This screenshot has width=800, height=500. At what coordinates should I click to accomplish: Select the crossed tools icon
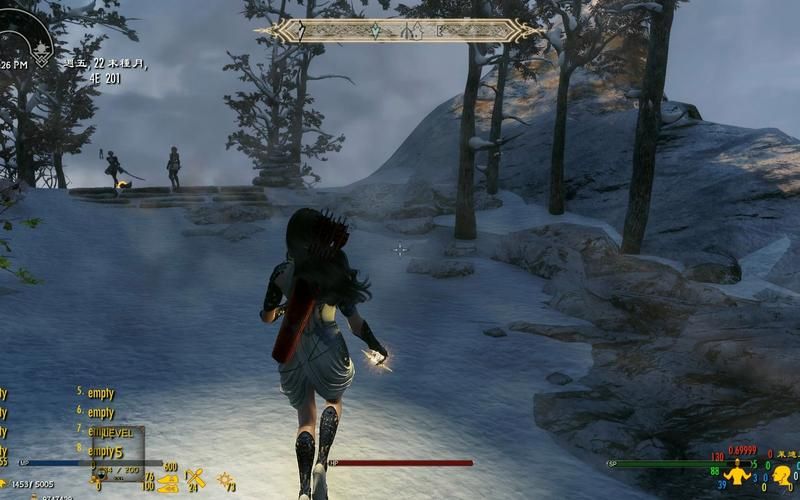[x=196, y=479]
